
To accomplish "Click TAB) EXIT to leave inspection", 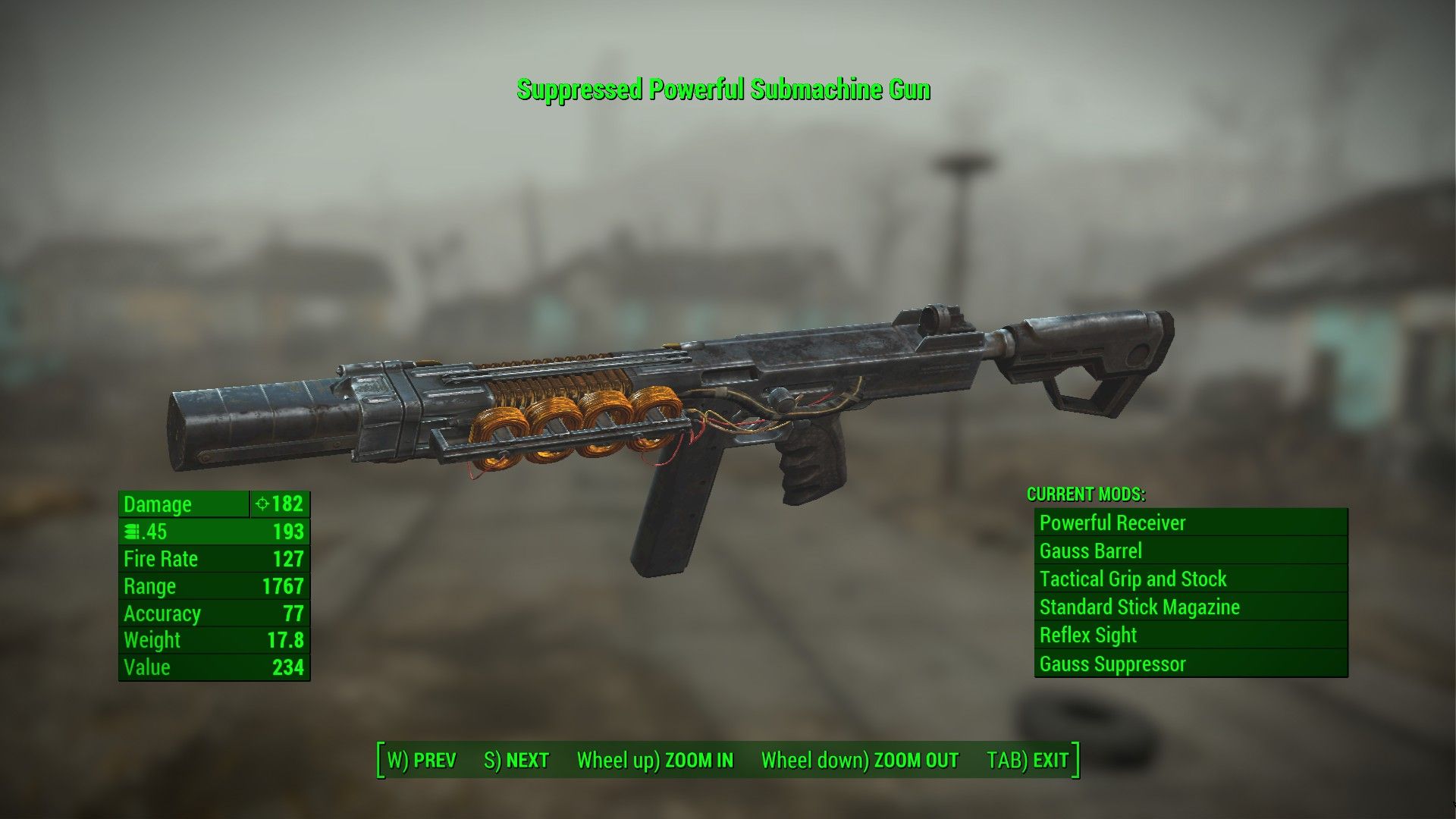I will point(1028,759).
